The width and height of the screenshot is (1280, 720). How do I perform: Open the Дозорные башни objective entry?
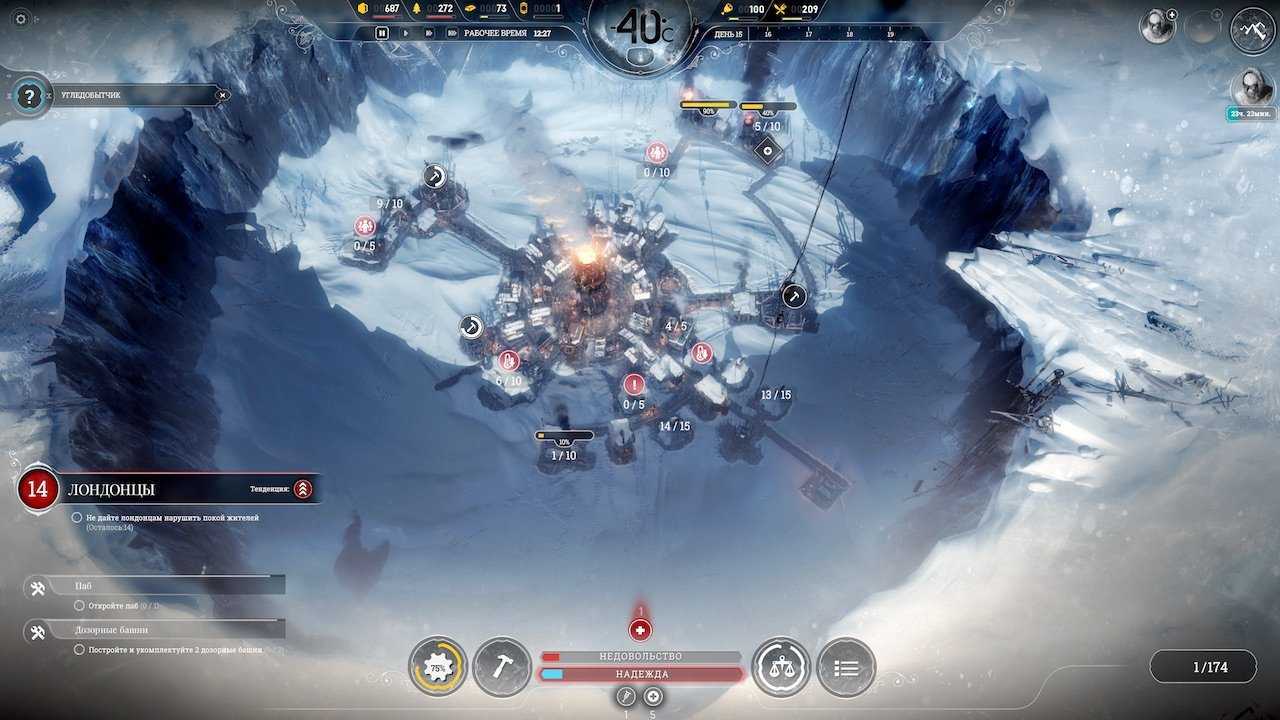(150, 631)
